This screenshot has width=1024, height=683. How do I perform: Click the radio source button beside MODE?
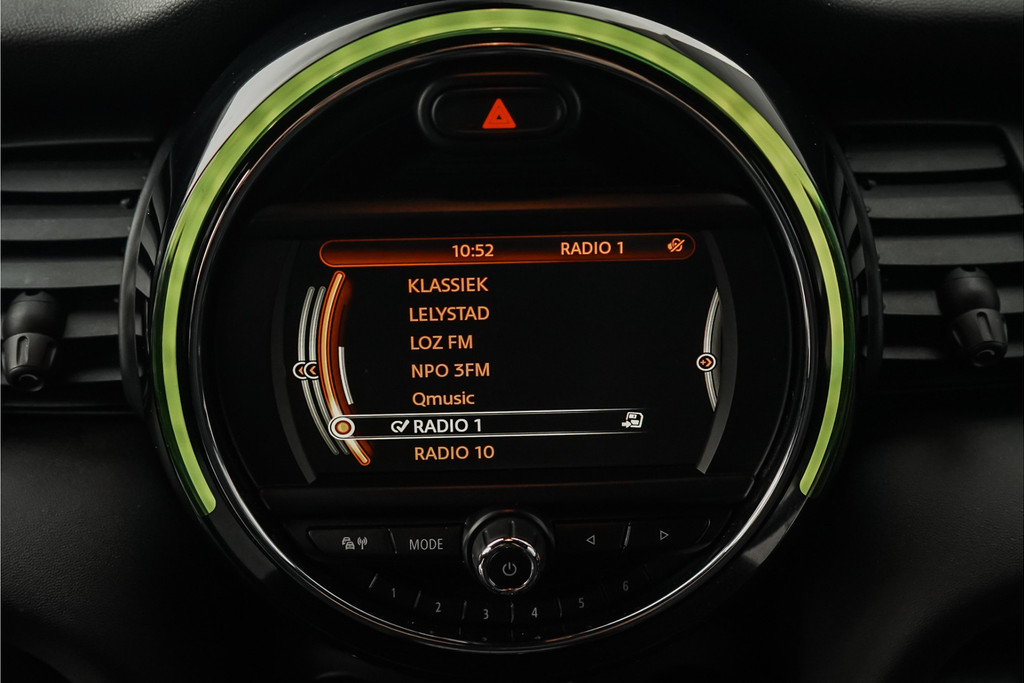tap(355, 543)
